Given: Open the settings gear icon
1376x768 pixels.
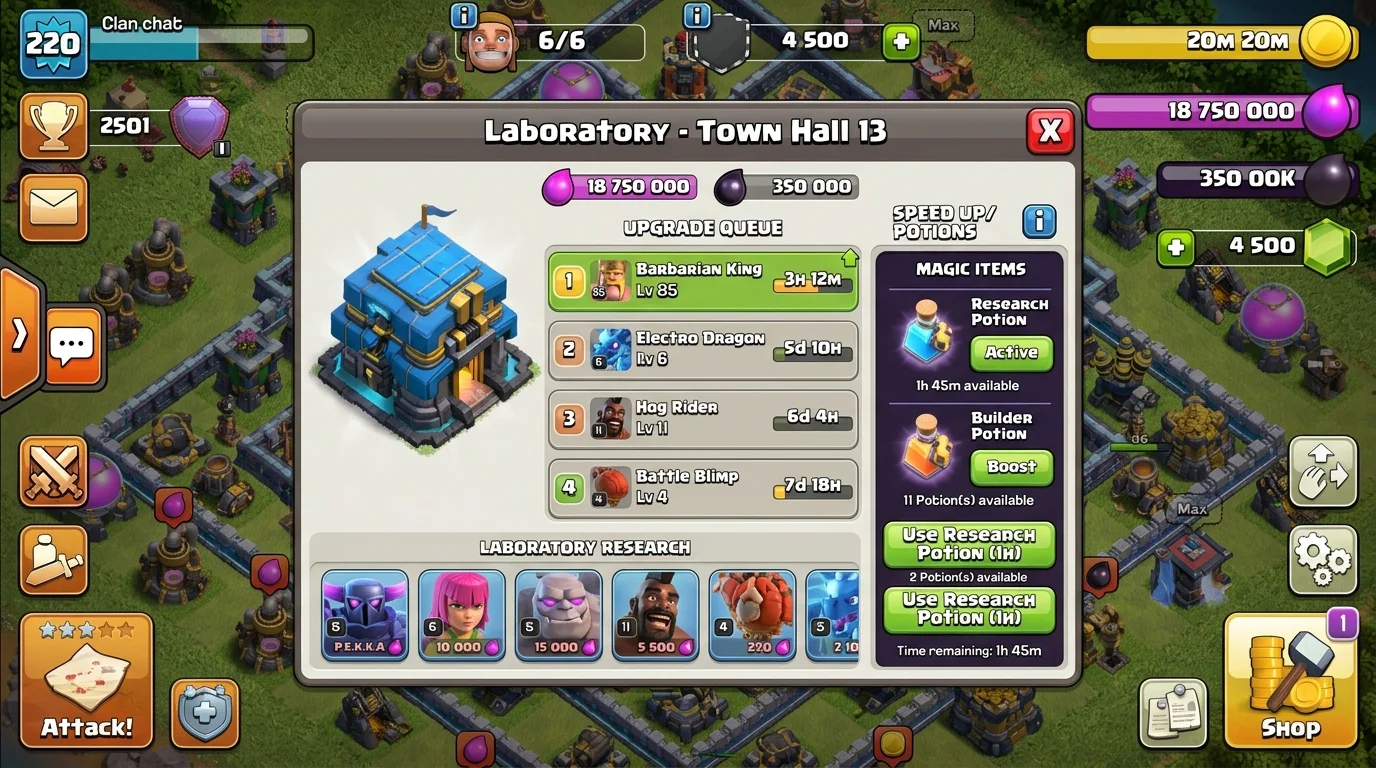Looking at the screenshot, I should 1322,561.
